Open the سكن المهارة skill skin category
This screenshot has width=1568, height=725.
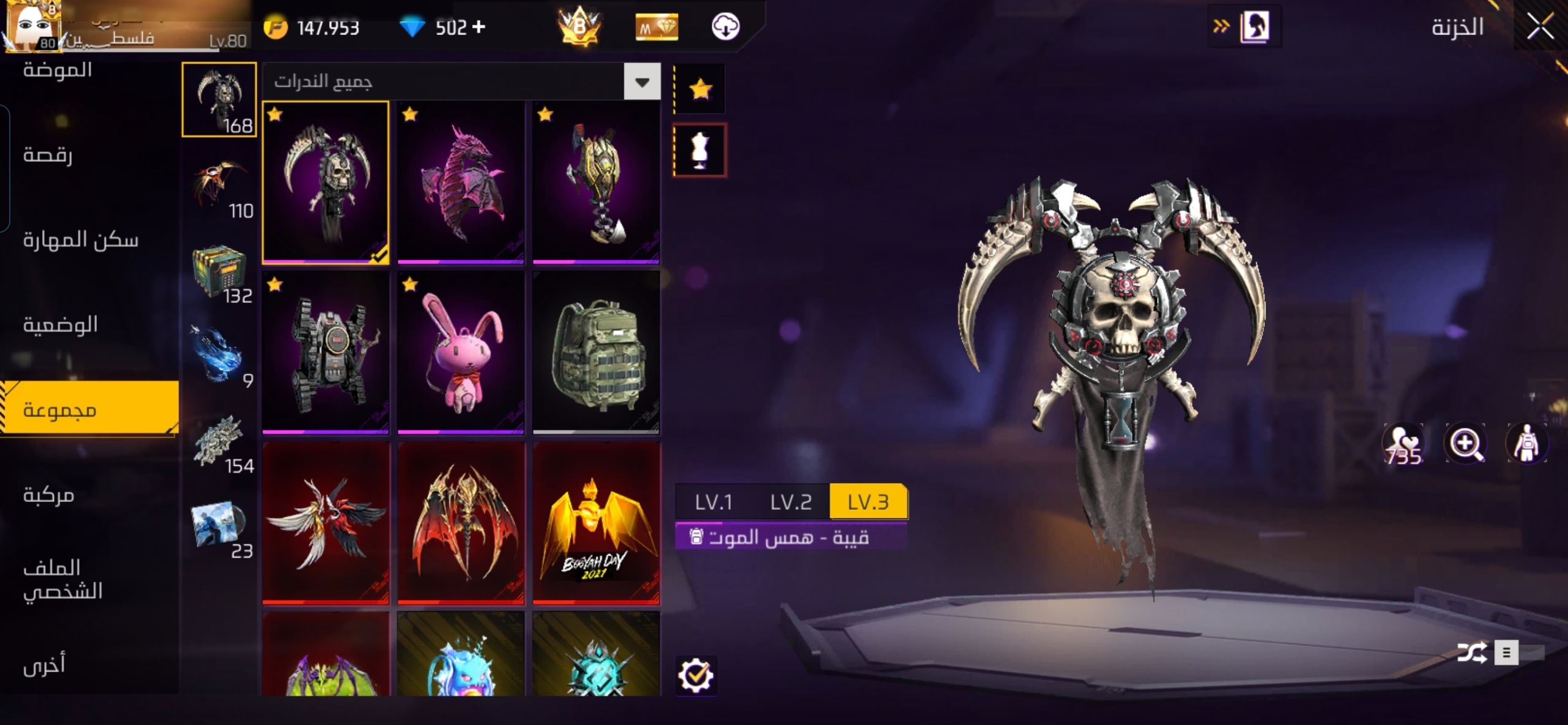(x=81, y=240)
